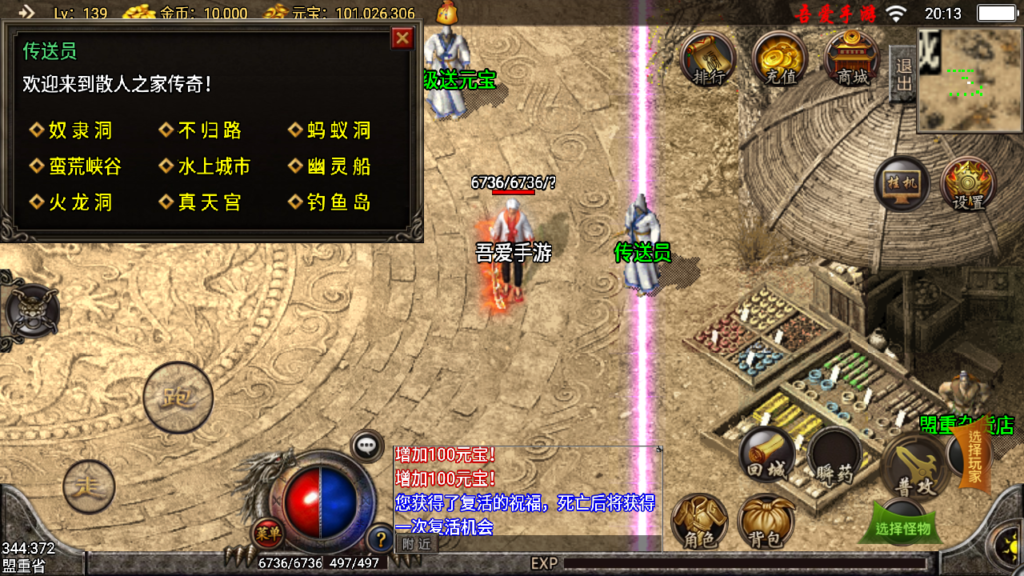
Task: Open the 充值 recharge screen
Action: [779, 60]
